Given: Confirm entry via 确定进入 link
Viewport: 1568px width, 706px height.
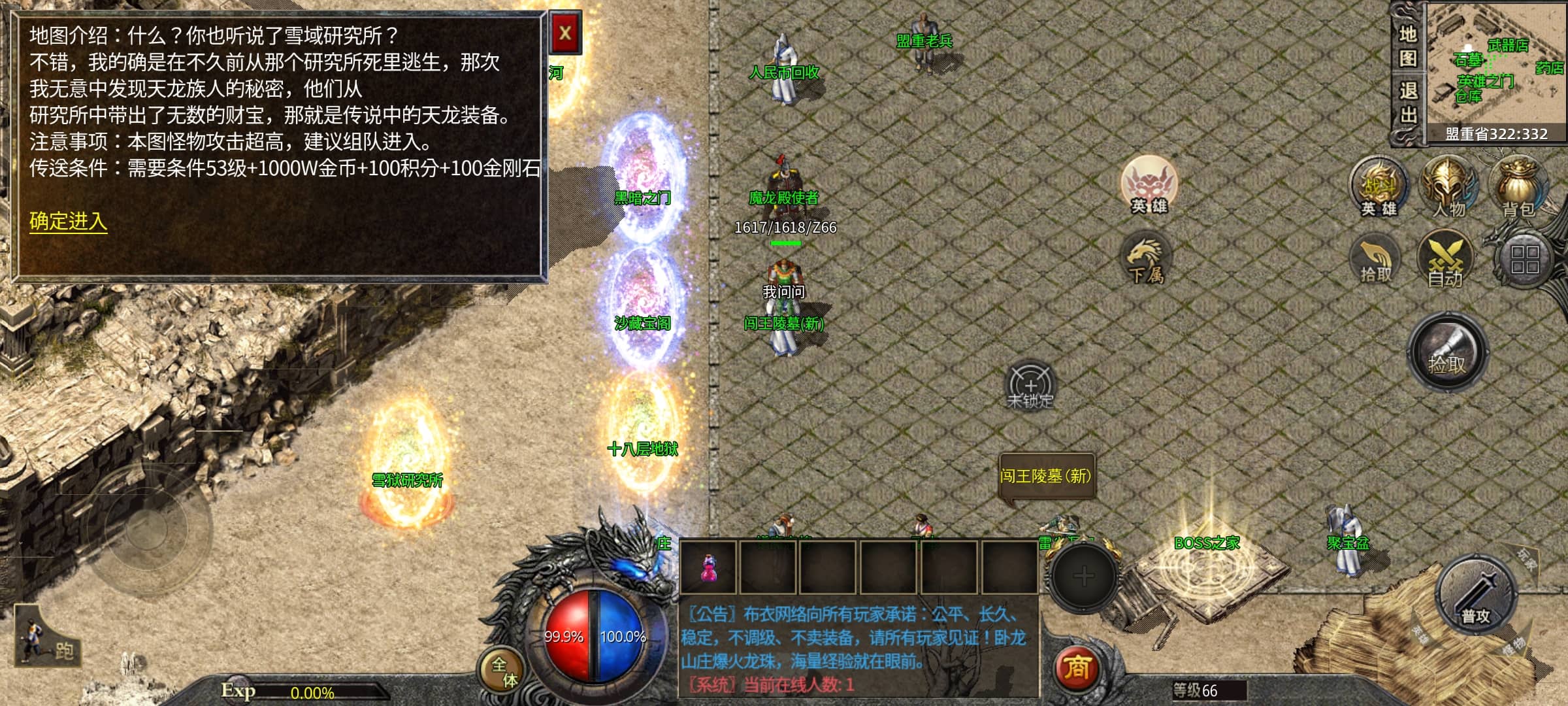Looking at the screenshot, I should point(68,222).
